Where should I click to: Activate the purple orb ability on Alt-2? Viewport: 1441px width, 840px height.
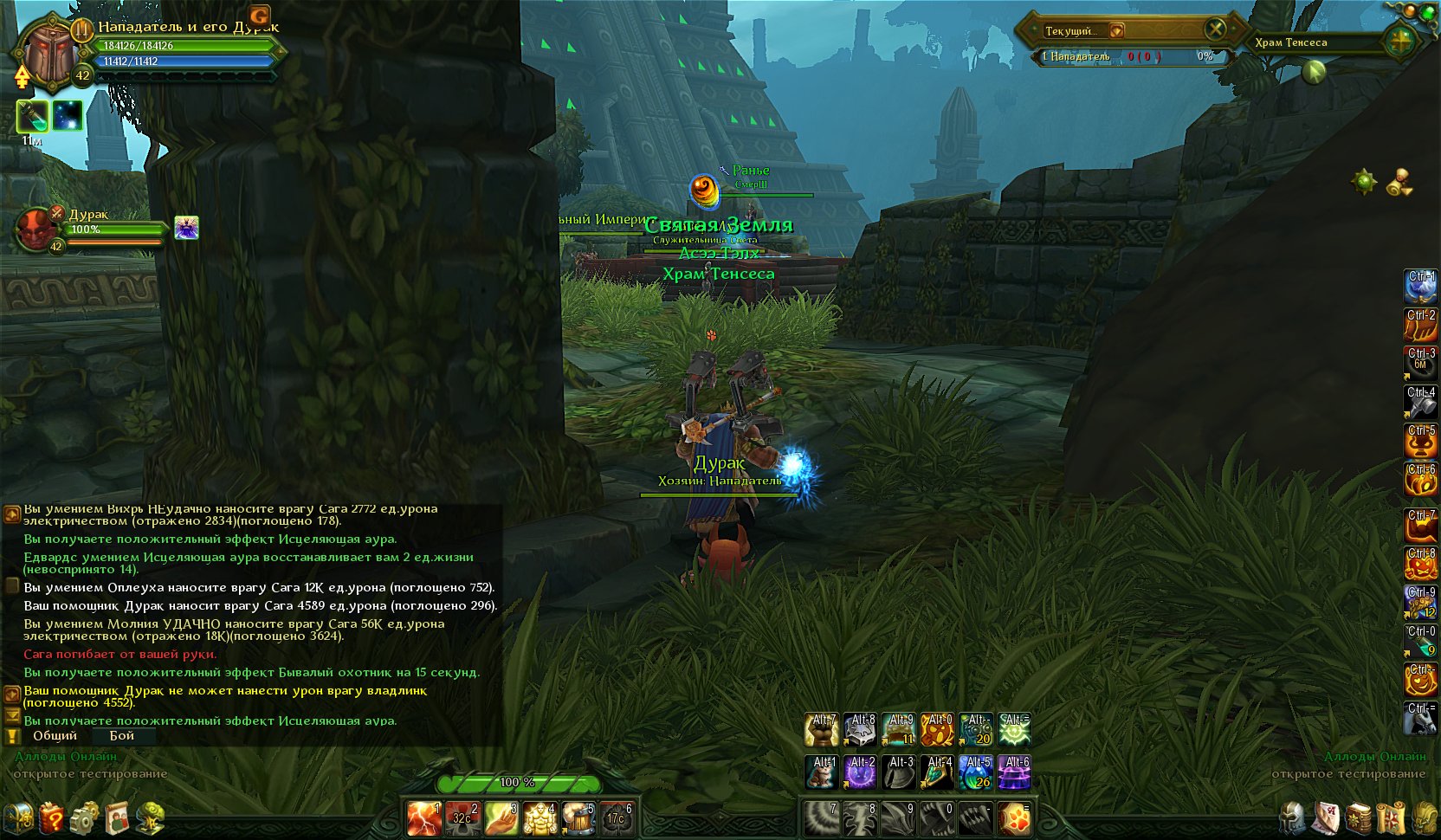(859, 772)
